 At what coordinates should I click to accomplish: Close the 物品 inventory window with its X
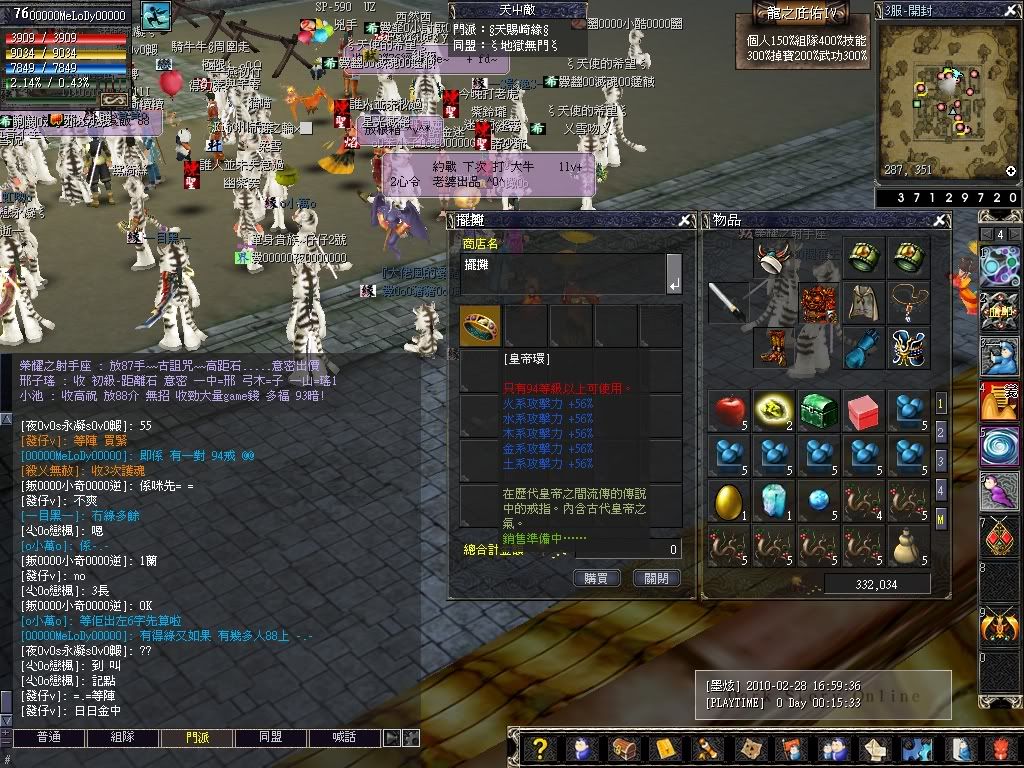pos(940,220)
